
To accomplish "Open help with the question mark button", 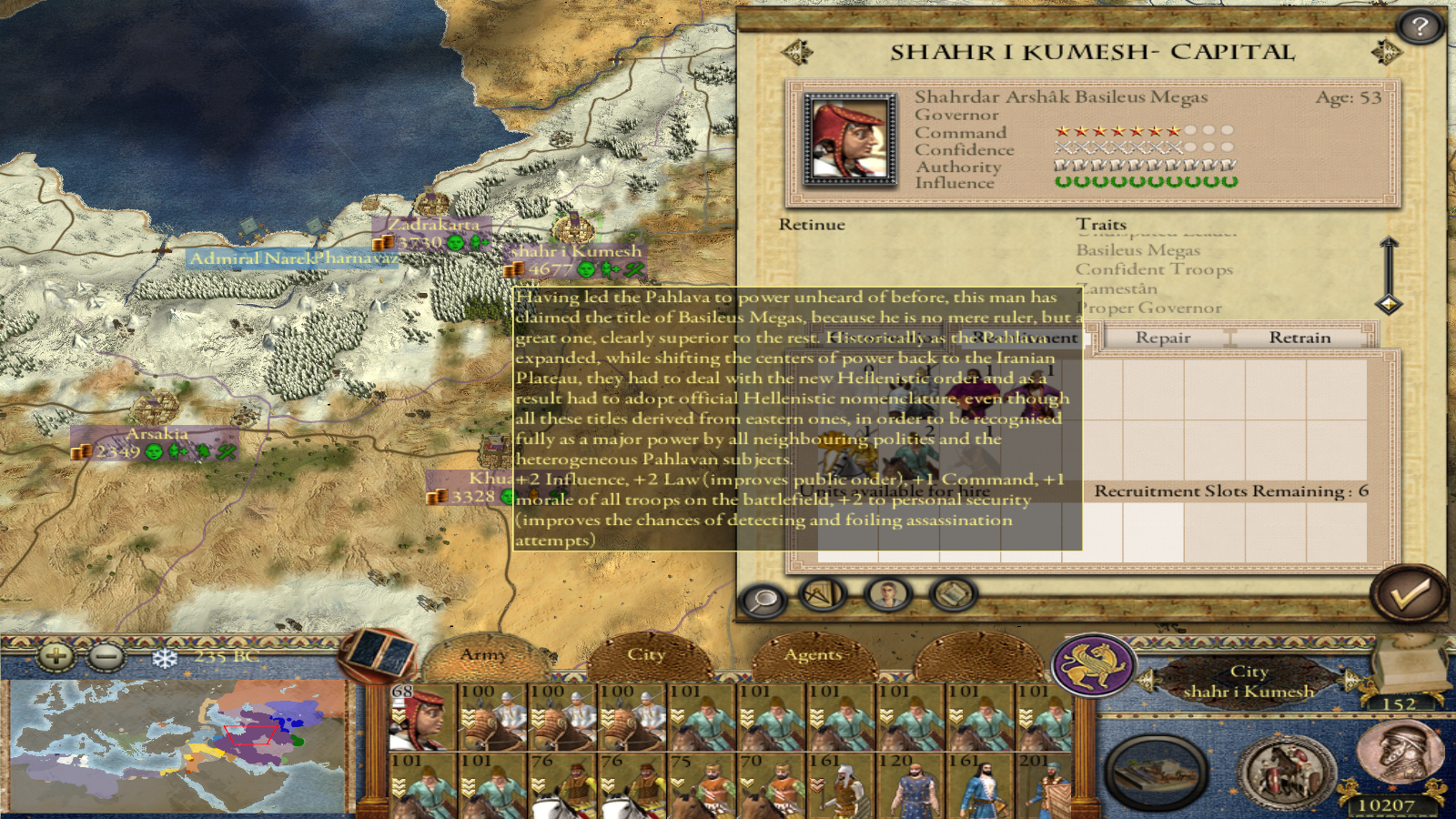I will (1420, 27).
